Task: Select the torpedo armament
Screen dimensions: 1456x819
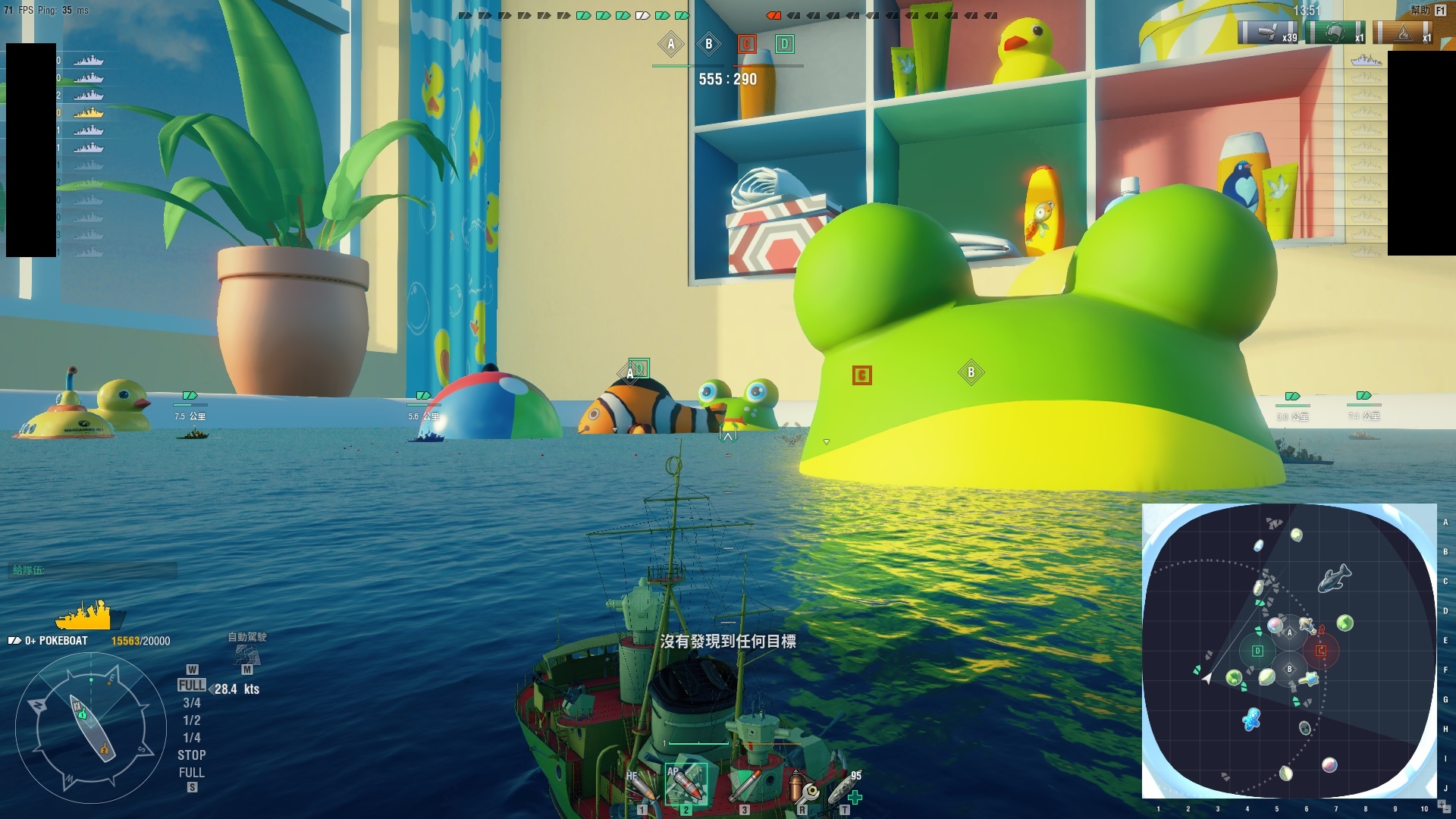Action: (x=744, y=786)
